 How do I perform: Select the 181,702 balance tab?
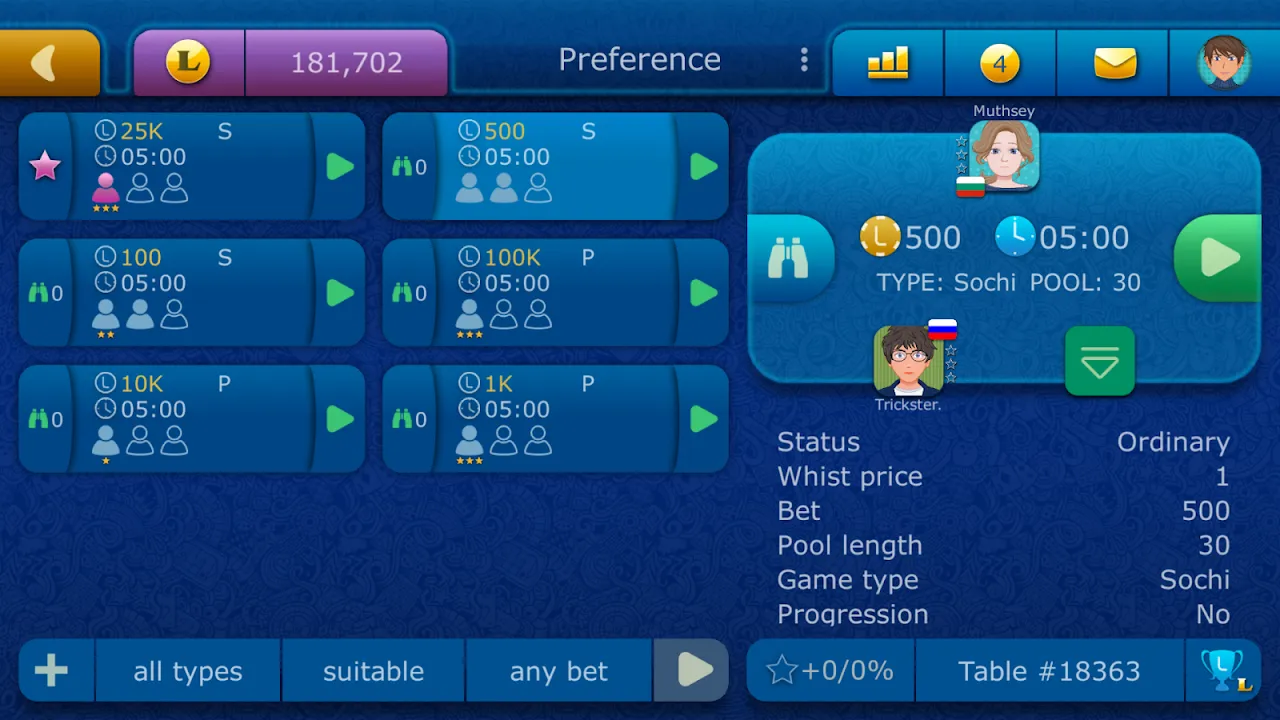[x=345, y=62]
